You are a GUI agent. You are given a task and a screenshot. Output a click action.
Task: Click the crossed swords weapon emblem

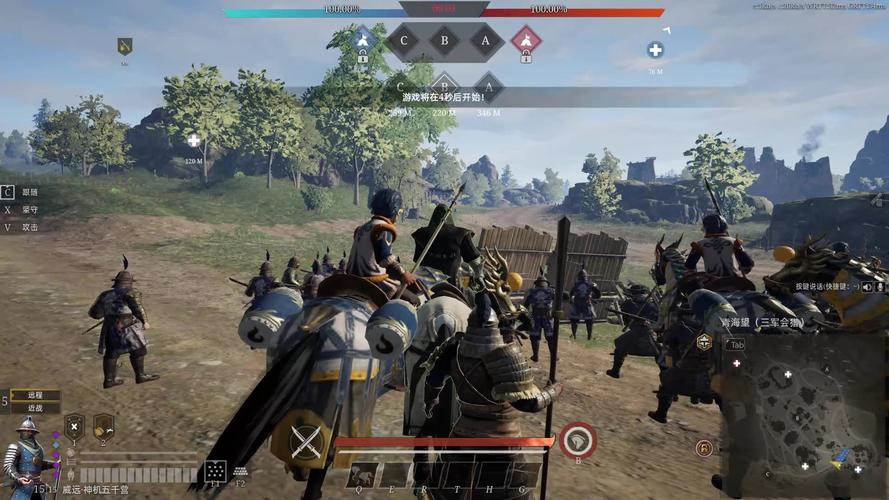(x=305, y=440)
